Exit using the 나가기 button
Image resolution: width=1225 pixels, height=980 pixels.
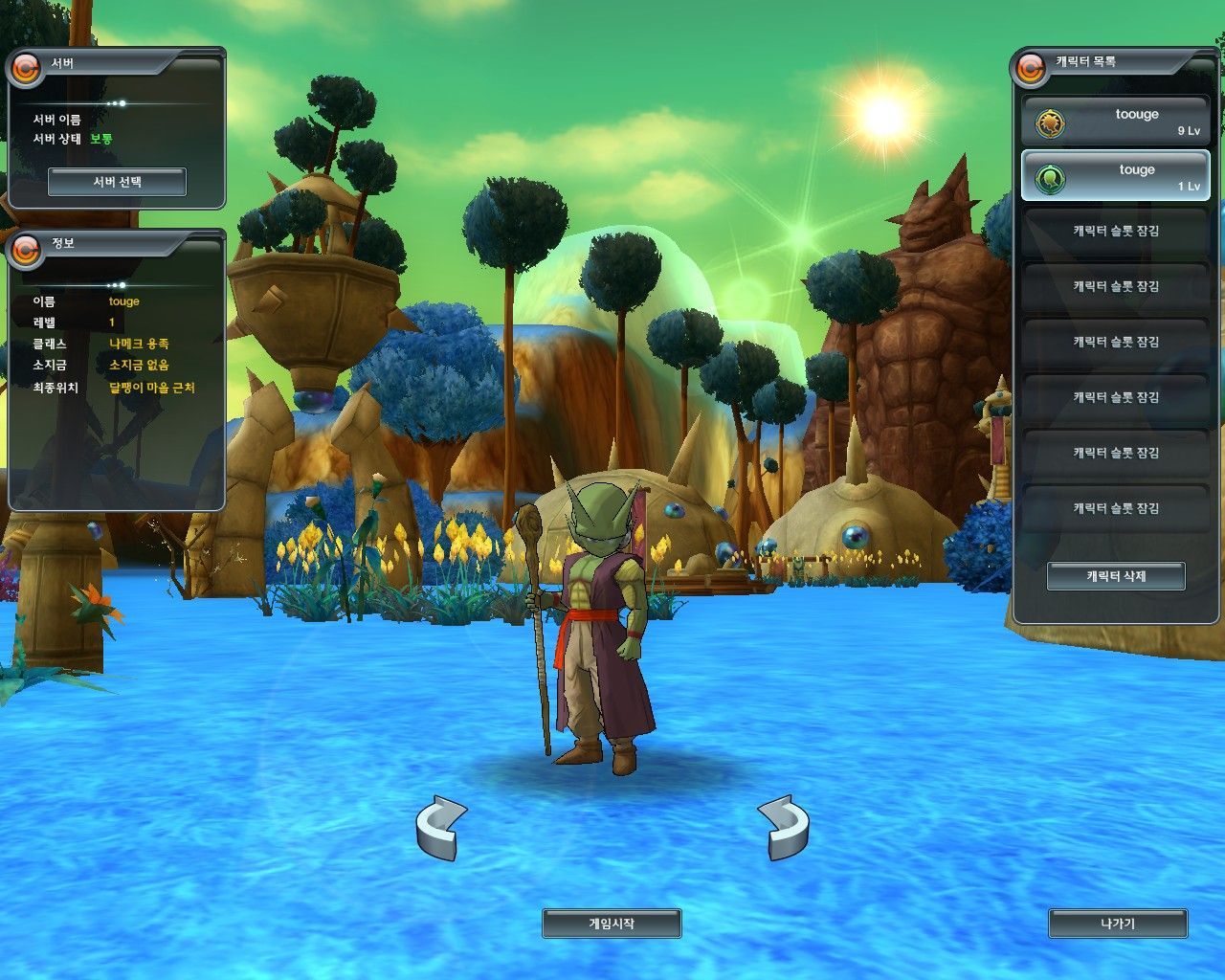pyautogui.click(x=1118, y=924)
